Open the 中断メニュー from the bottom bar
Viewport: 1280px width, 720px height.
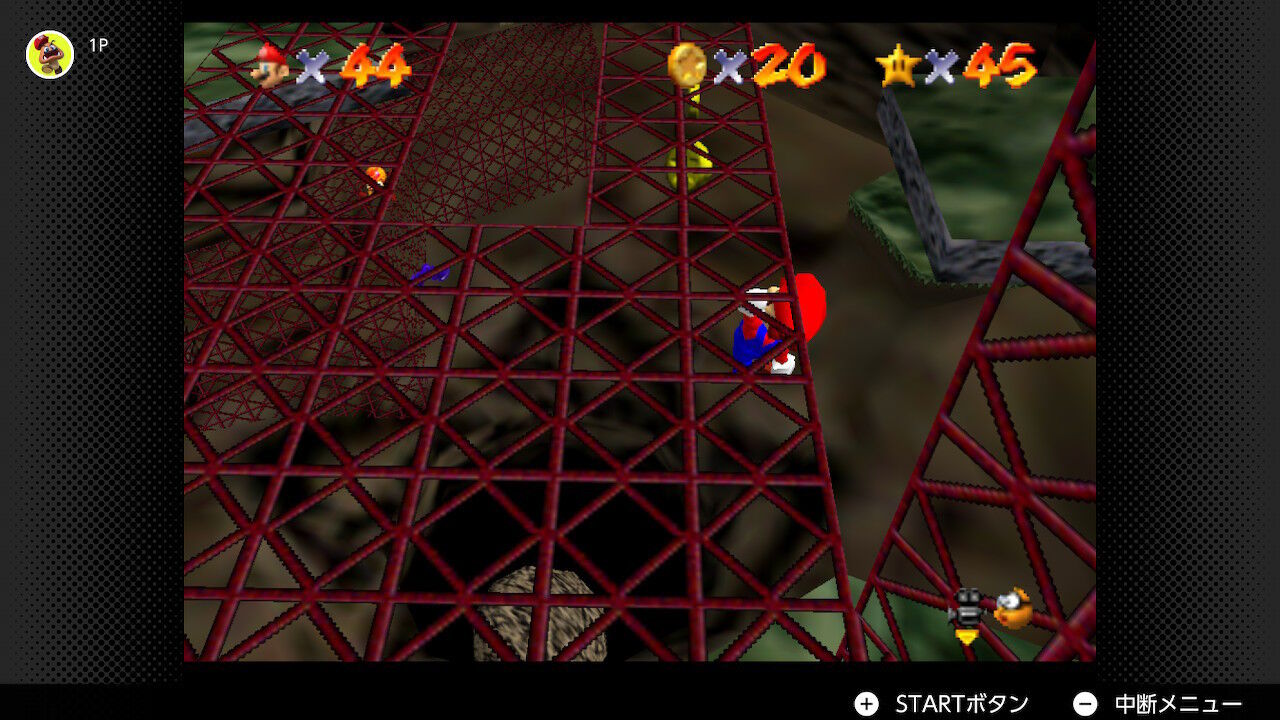pyautogui.click(x=1179, y=703)
